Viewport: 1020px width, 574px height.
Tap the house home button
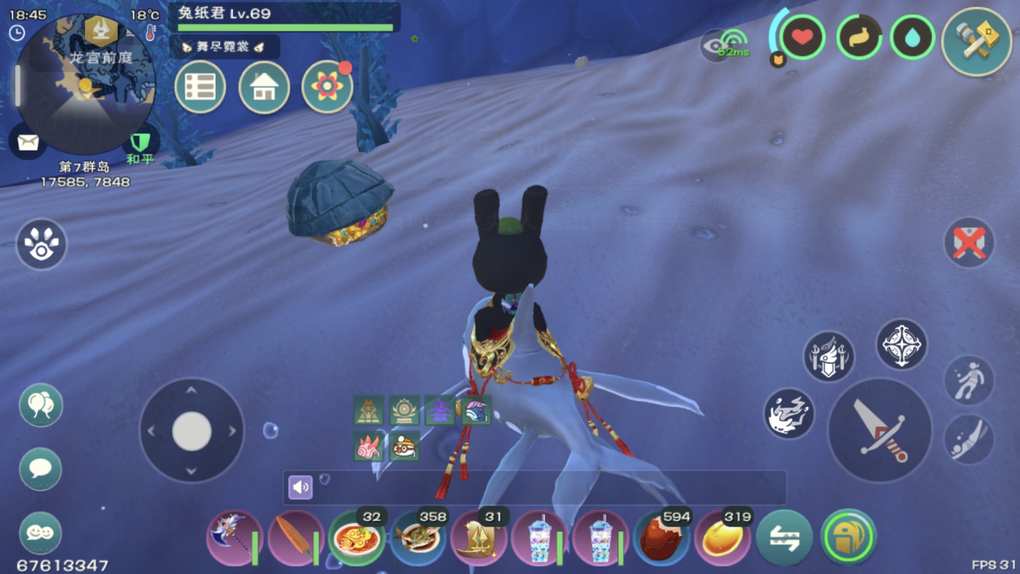pyautogui.click(x=264, y=87)
